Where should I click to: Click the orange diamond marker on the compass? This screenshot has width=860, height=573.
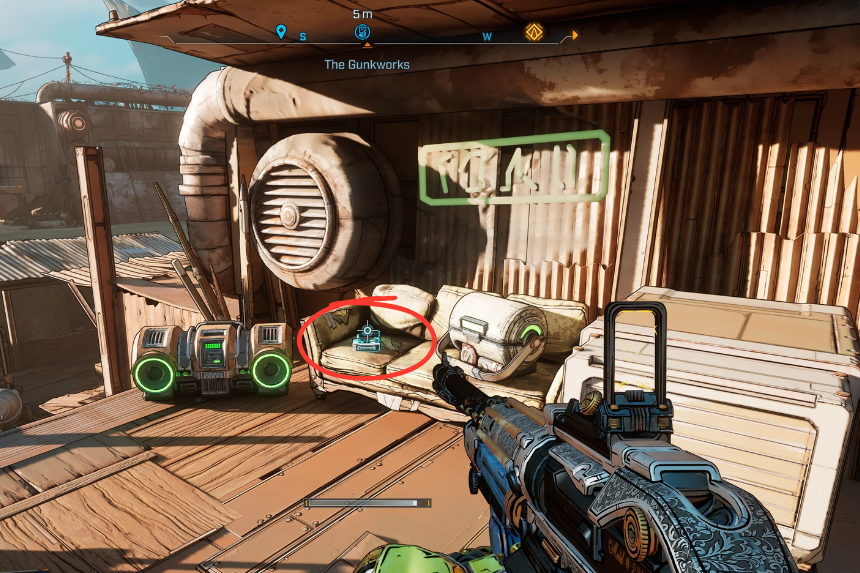tap(535, 33)
